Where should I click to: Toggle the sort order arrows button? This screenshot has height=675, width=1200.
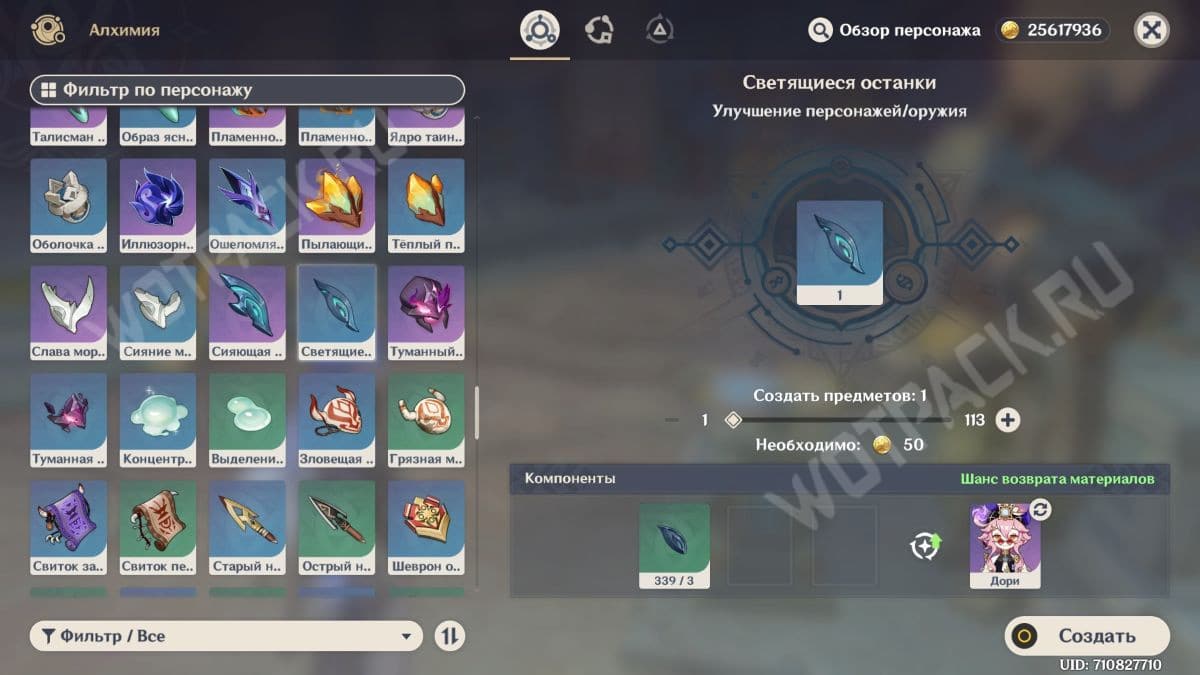point(450,636)
